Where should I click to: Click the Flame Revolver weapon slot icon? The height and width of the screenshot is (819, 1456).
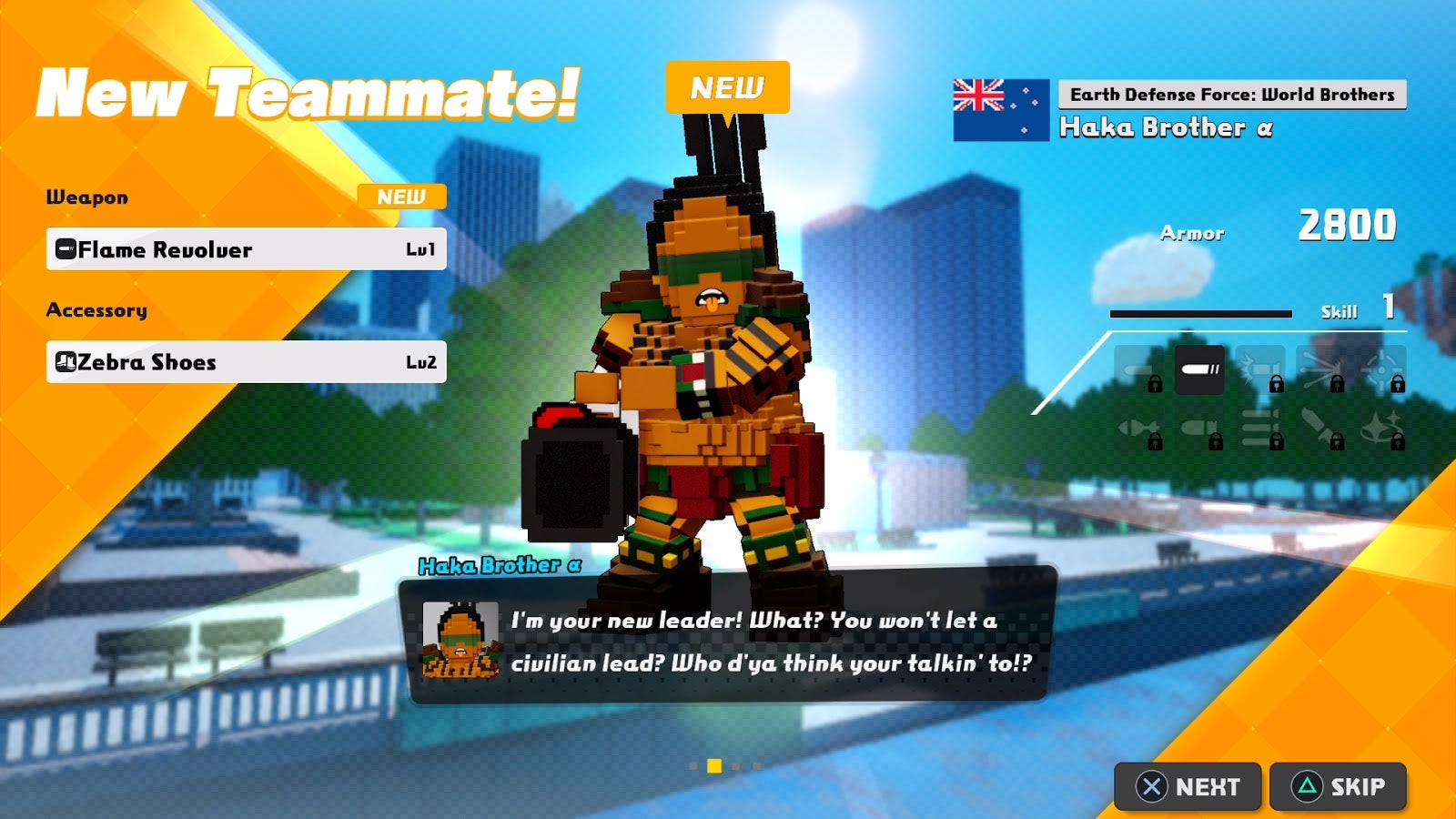point(66,249)
